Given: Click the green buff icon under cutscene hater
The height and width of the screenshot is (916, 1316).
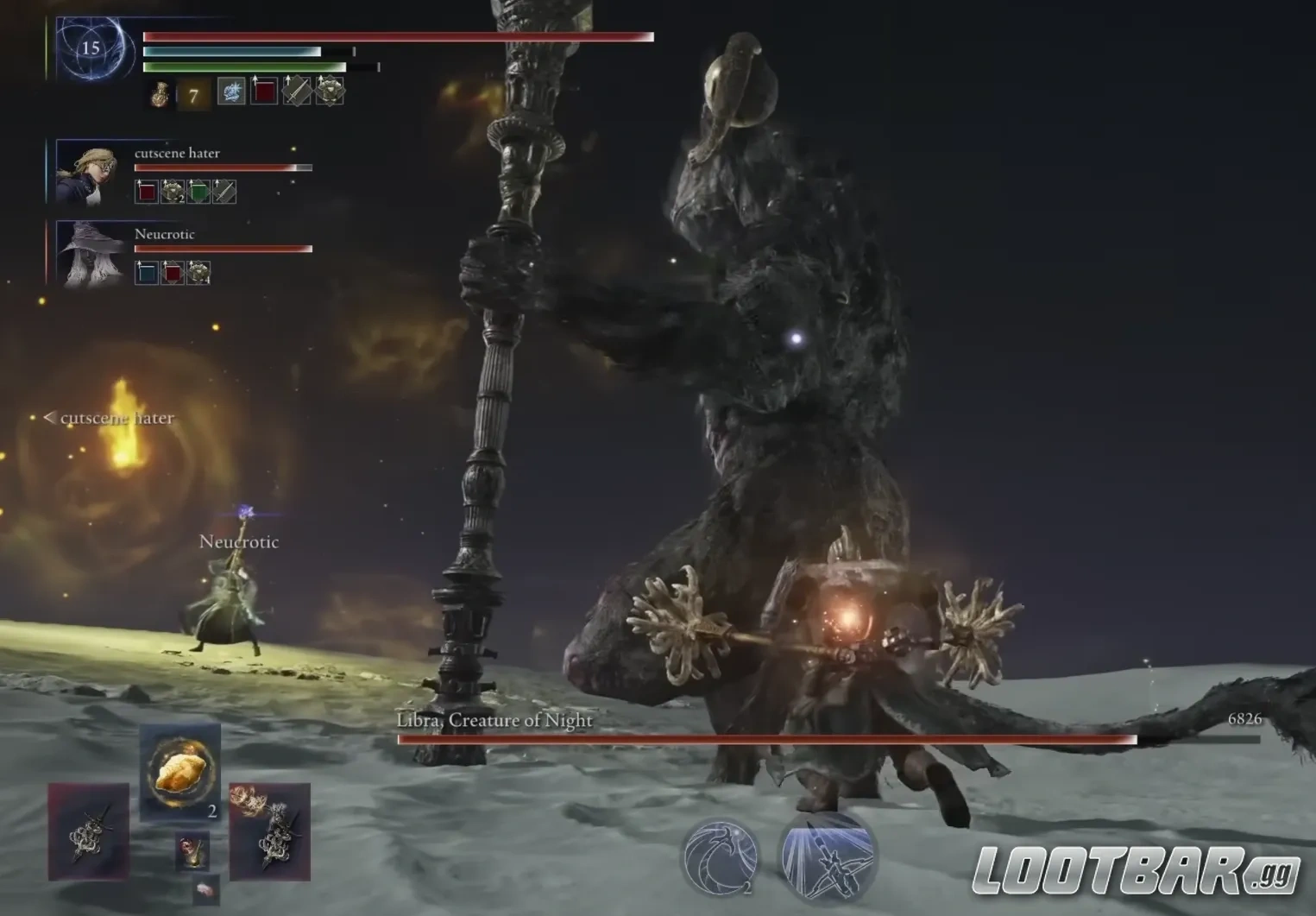Looking at the screenshot, I should 198,192.
